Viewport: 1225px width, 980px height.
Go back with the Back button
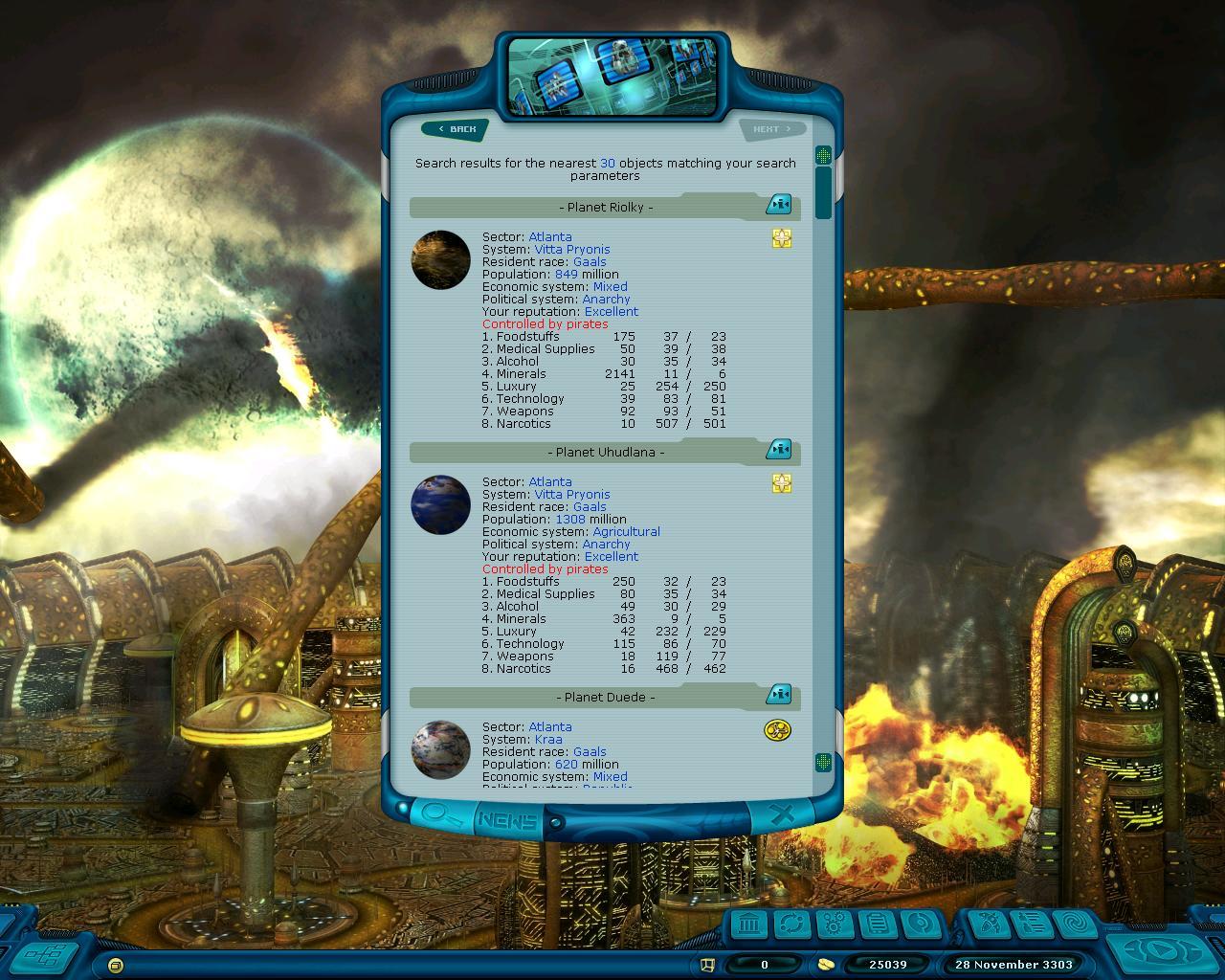pyautogui.click(x=457, y=129)
